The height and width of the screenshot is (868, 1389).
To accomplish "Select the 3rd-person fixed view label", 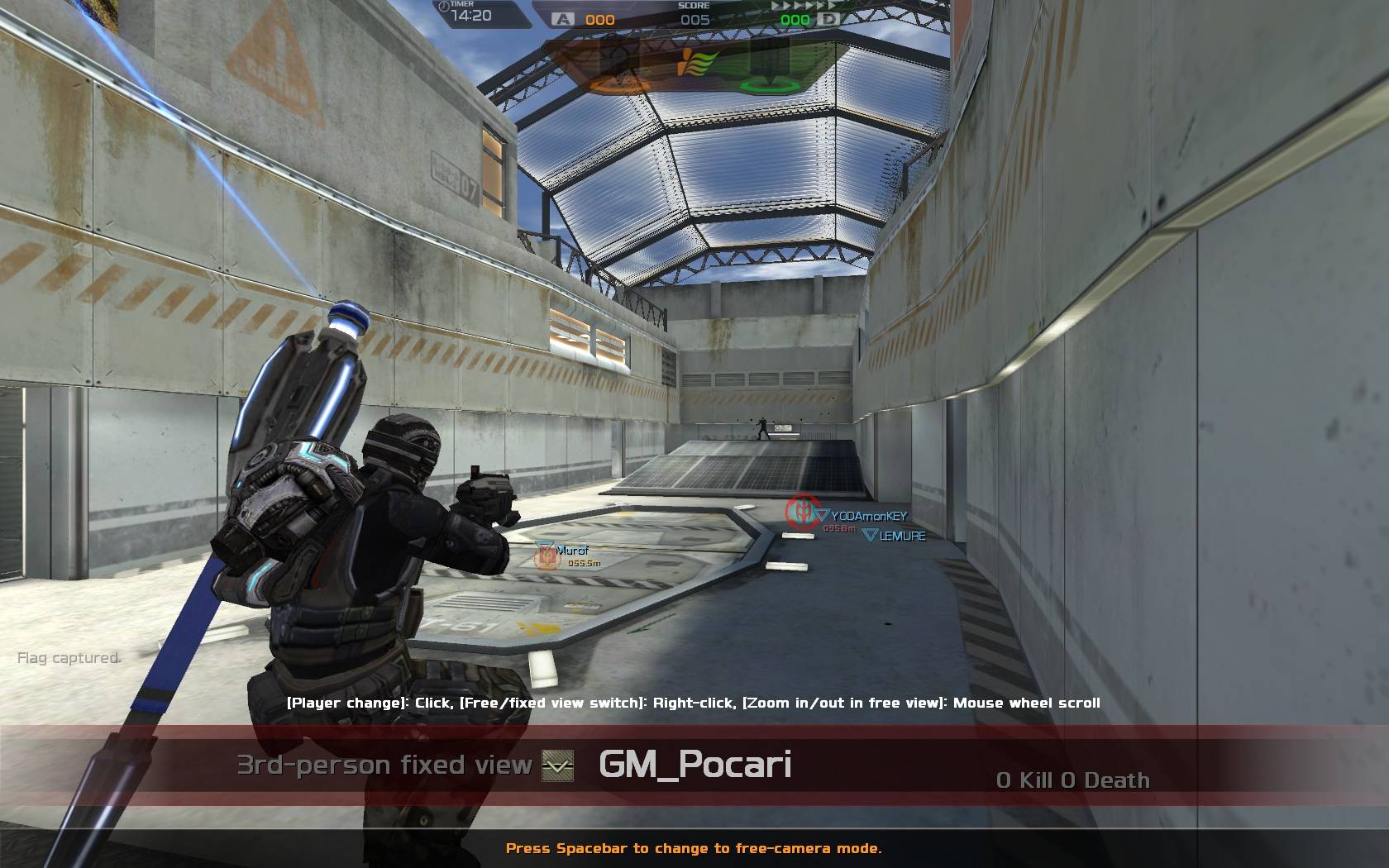I will tap(384, 765).
